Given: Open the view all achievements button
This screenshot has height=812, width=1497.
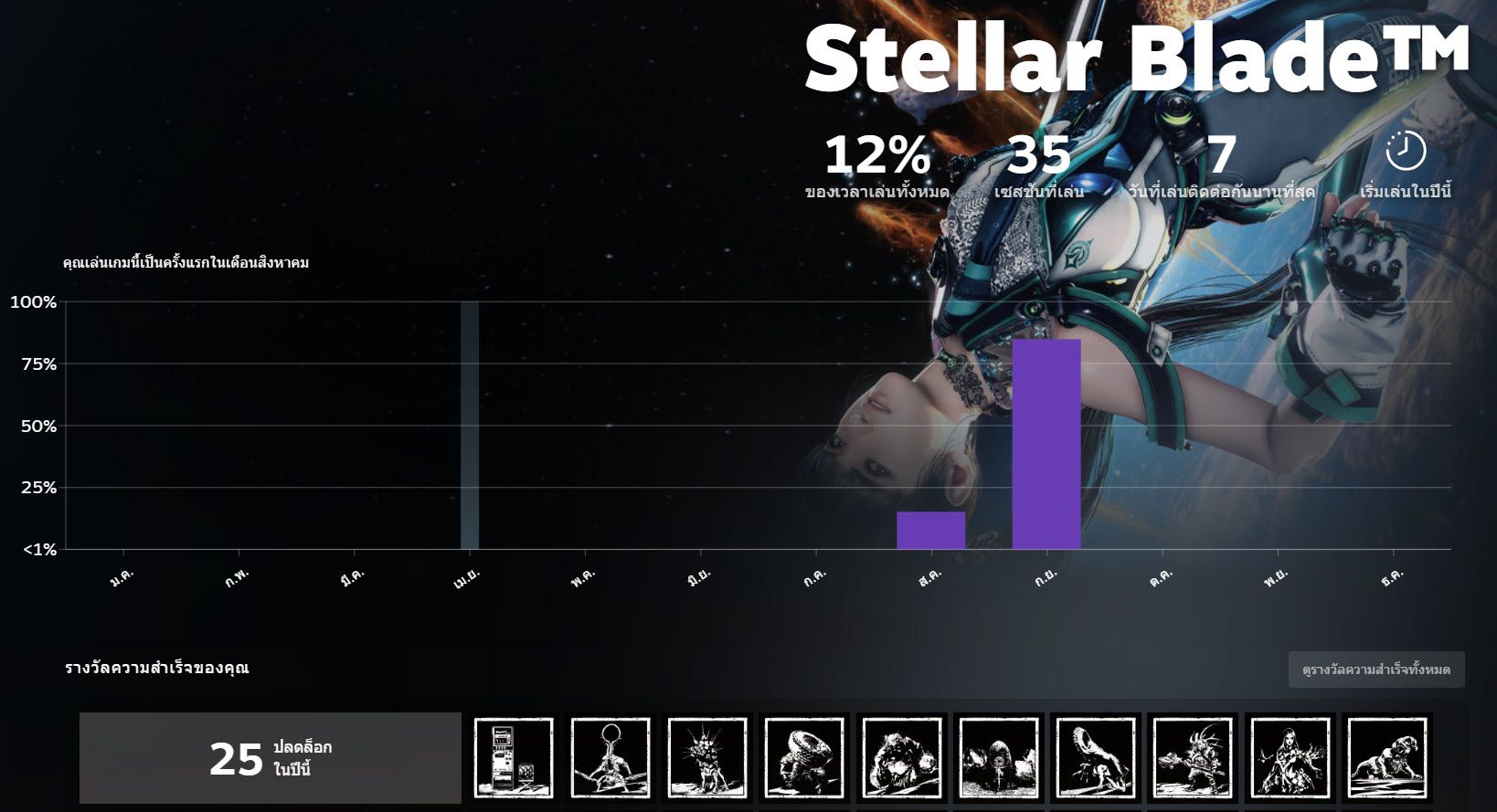Looking at the screenshot, I should tap(1375, 670).
